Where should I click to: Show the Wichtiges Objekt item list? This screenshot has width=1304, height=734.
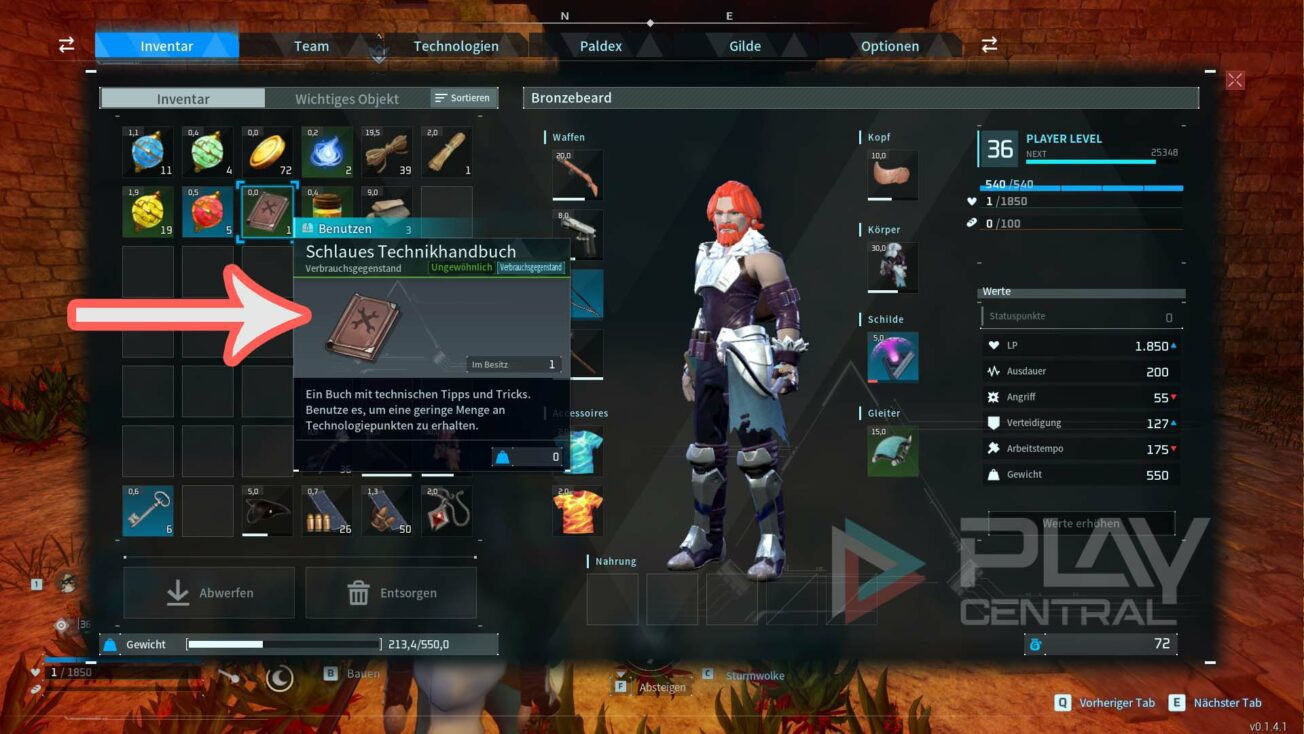point(347,99)
